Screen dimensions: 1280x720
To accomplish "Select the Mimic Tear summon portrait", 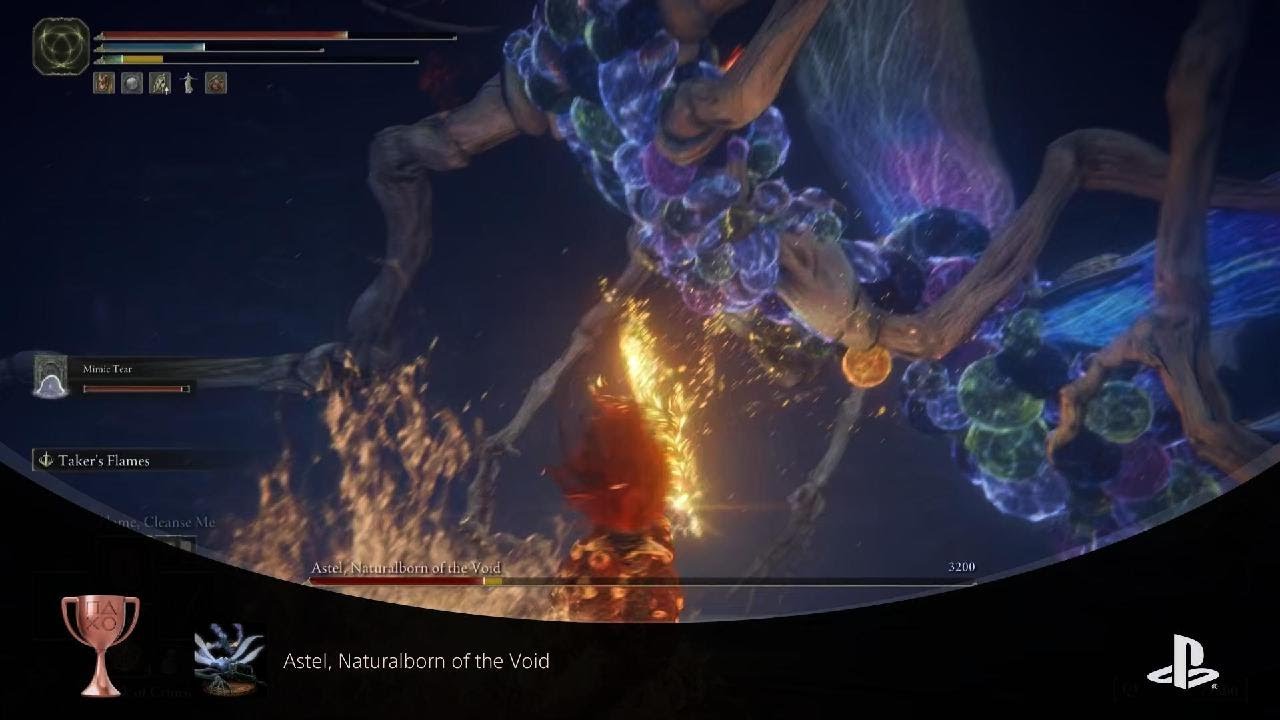I will pos(51,376).
